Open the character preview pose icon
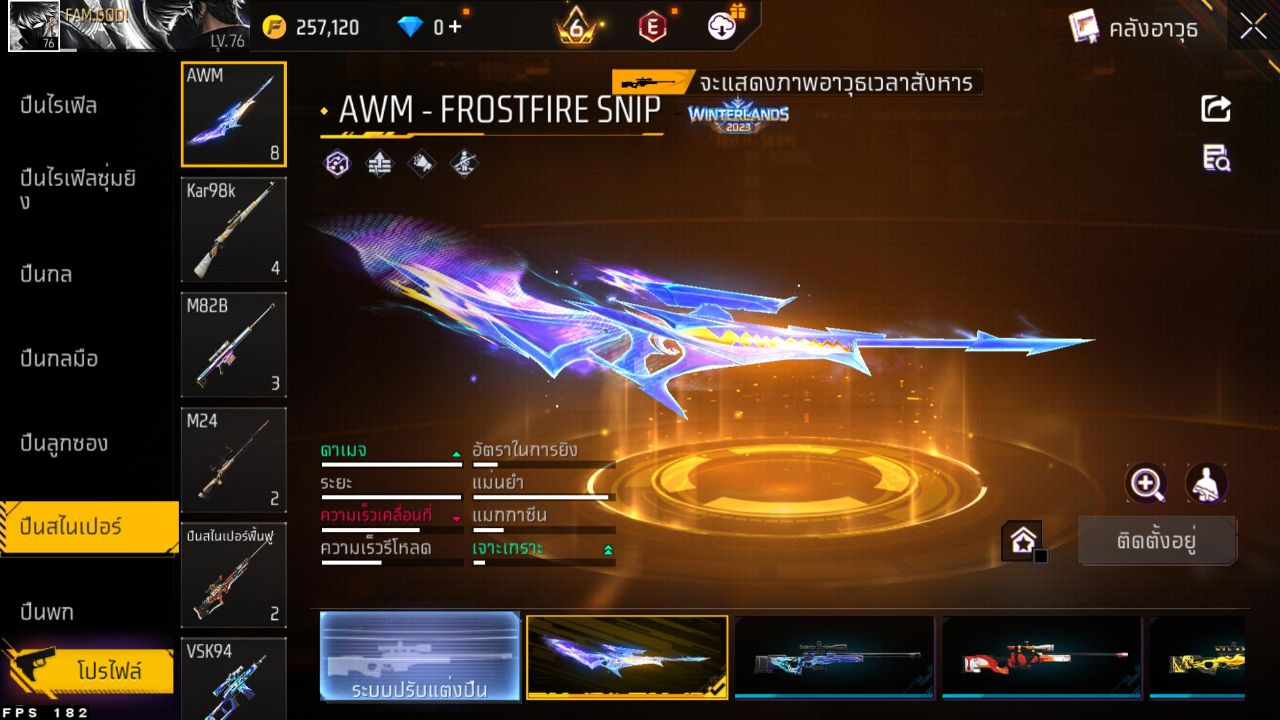The height and width of the screenshot is (720, 1280). (x=1207, y=485)
